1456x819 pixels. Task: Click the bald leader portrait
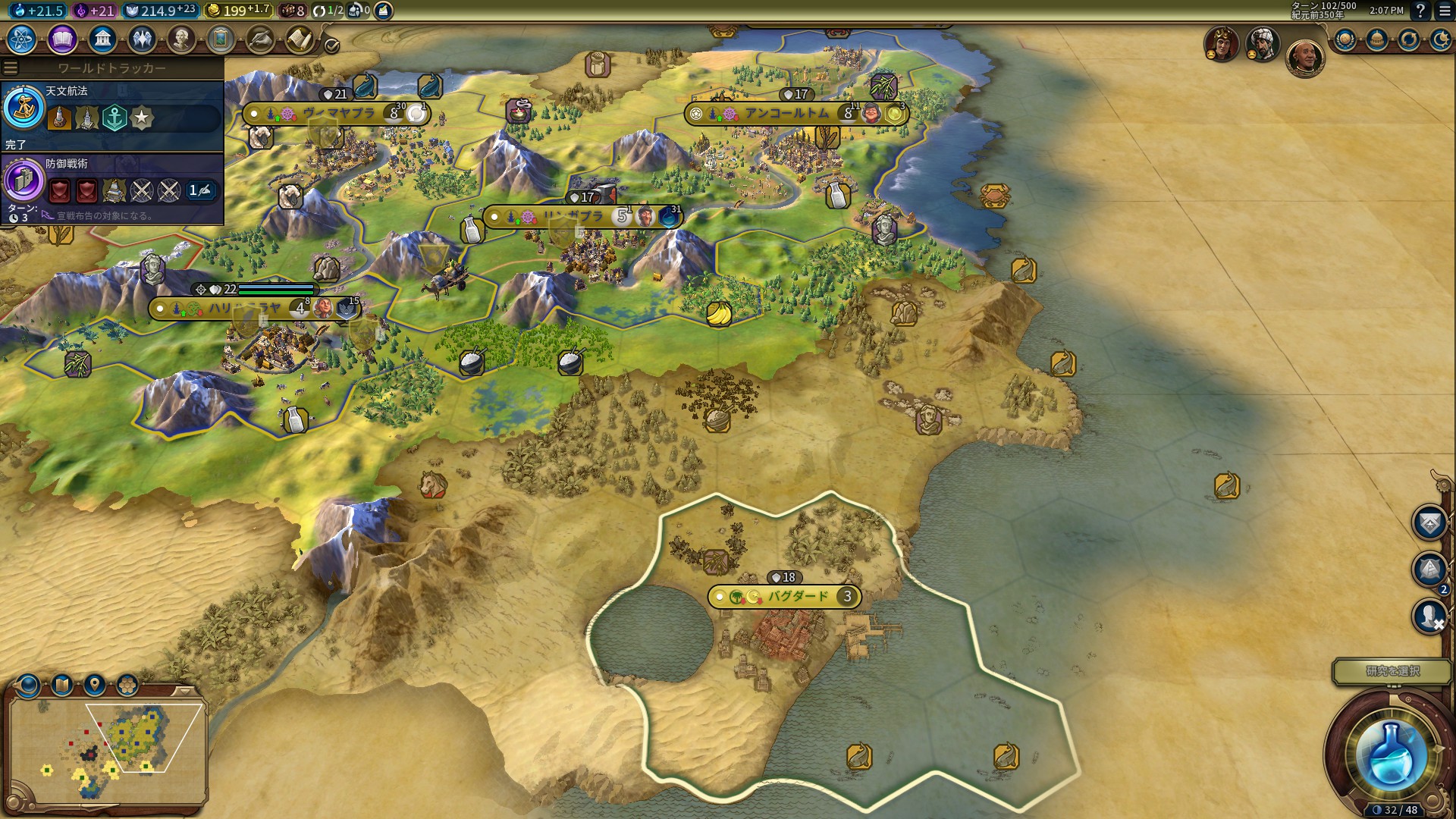pos(1304,58)
